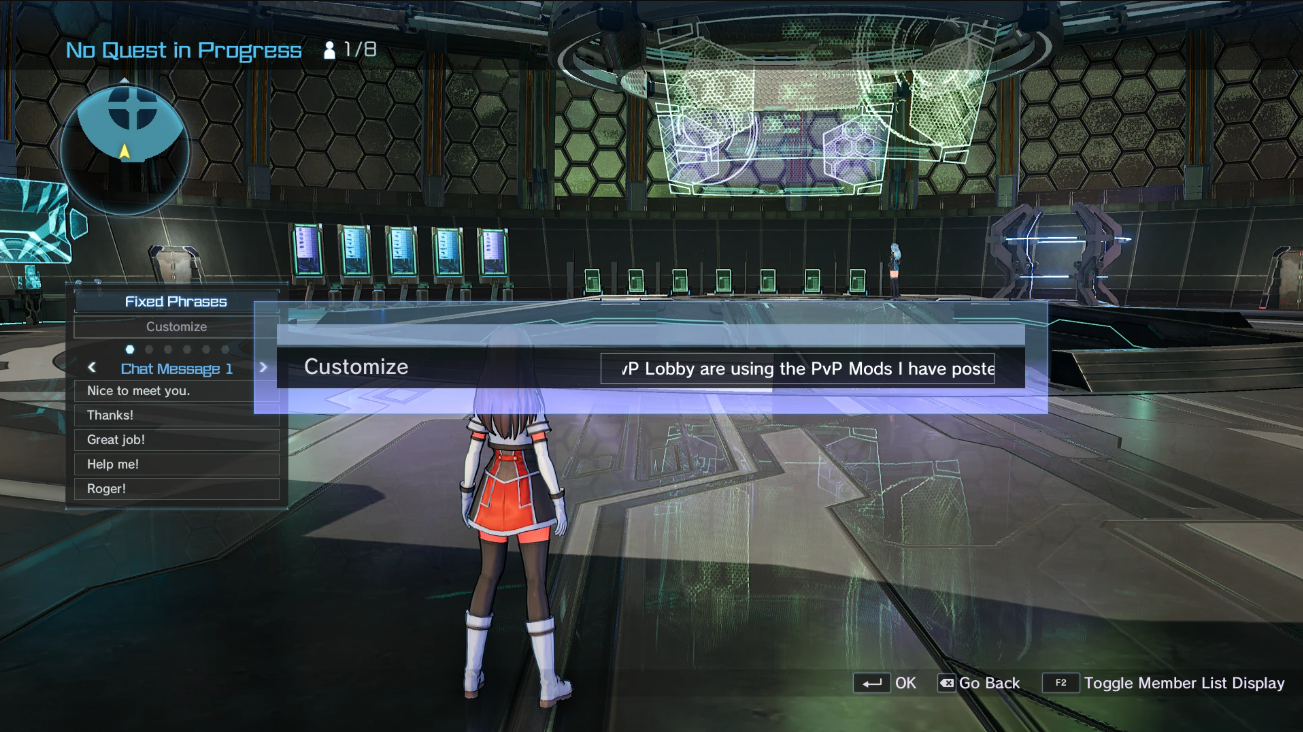Send the "Great job!" phrase
Screen dimensions: 1303x732
[x=176, y=440]
